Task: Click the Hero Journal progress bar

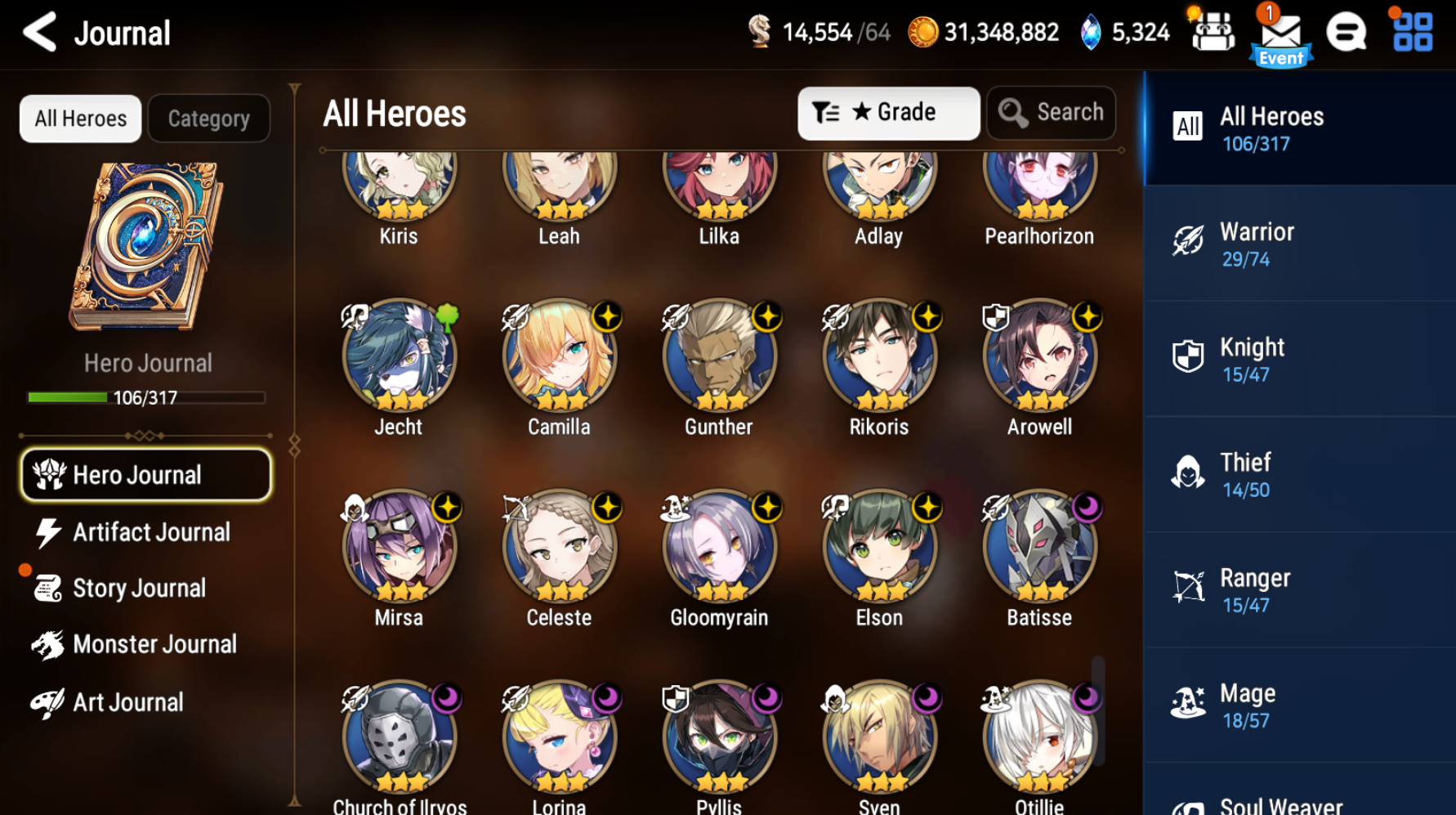Action: tap(145, 398)
